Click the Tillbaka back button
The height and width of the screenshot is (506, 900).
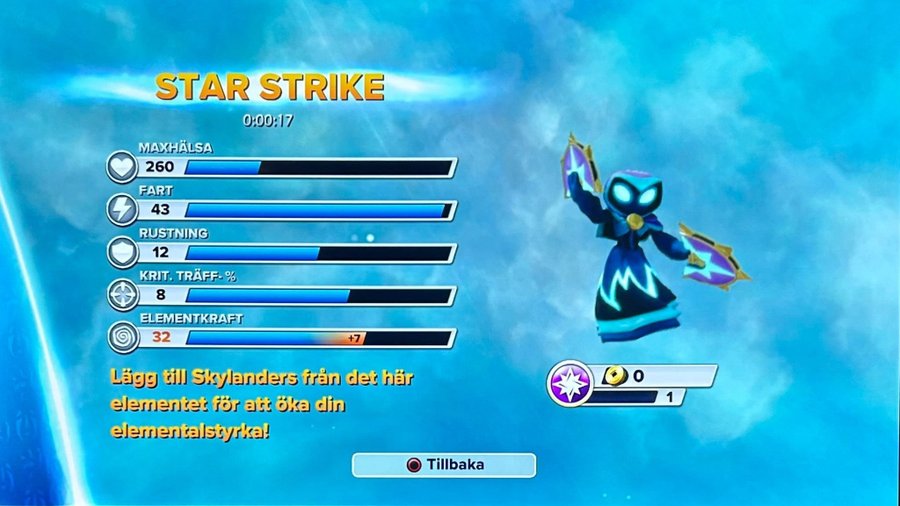443,465
